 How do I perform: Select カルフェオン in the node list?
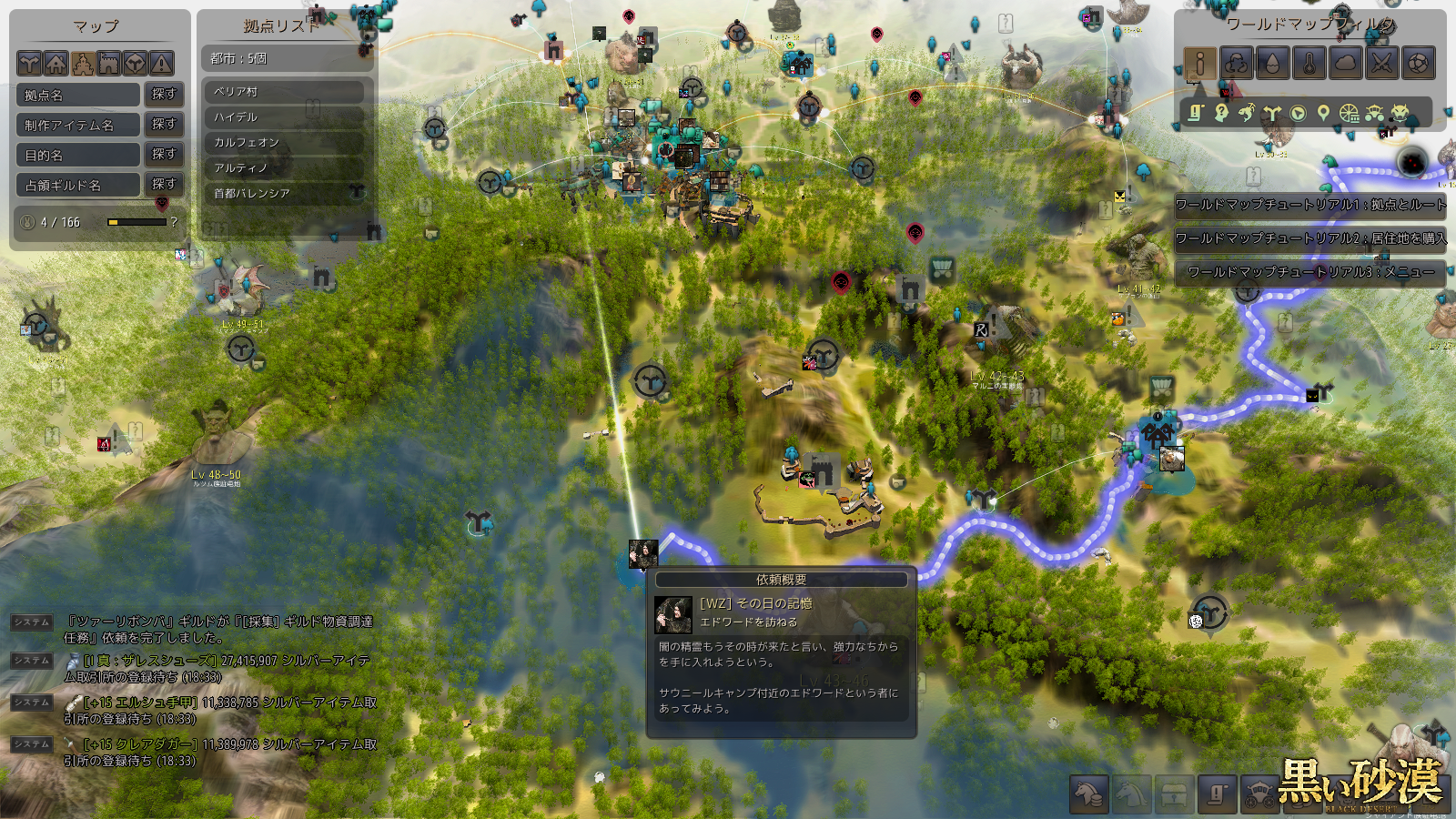click(282, 143)
